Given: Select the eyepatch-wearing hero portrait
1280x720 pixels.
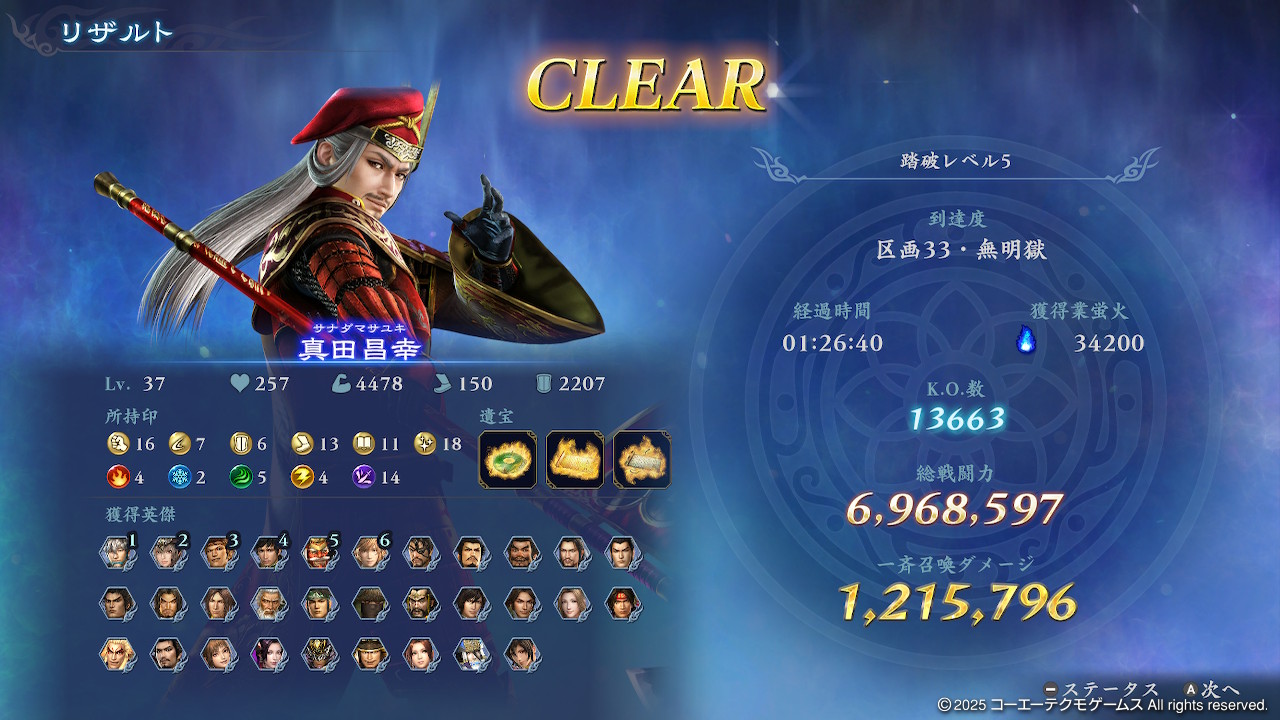Looking at the screenshot, I should [421, 552].
